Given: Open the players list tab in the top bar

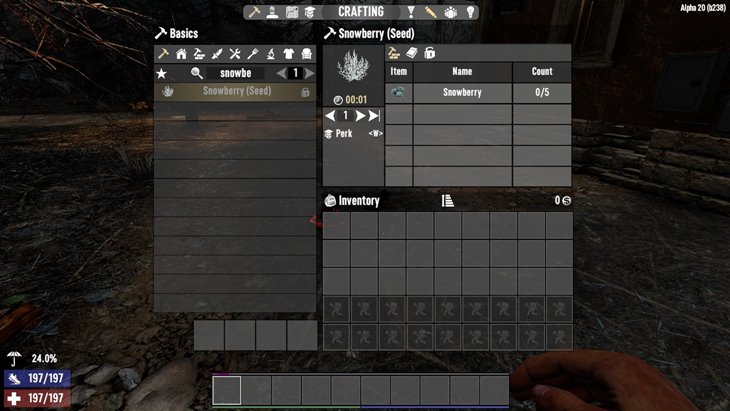Looking at the screenshot, I should click(x=450, y=12).
